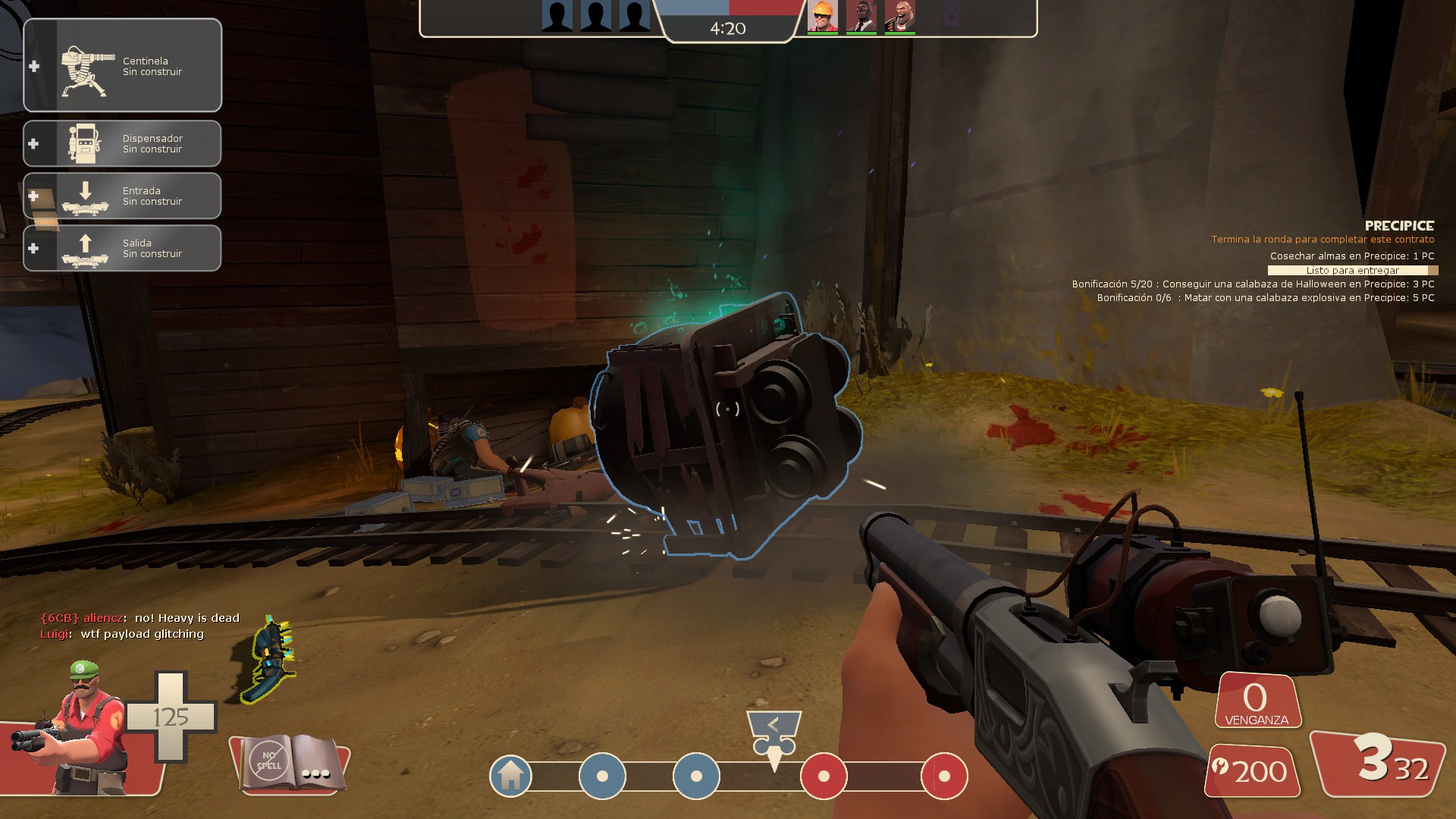Viewport: 1456px width, 819px height.
Task: Open the Precipice contract tracker
Action: click(1398, 226)
